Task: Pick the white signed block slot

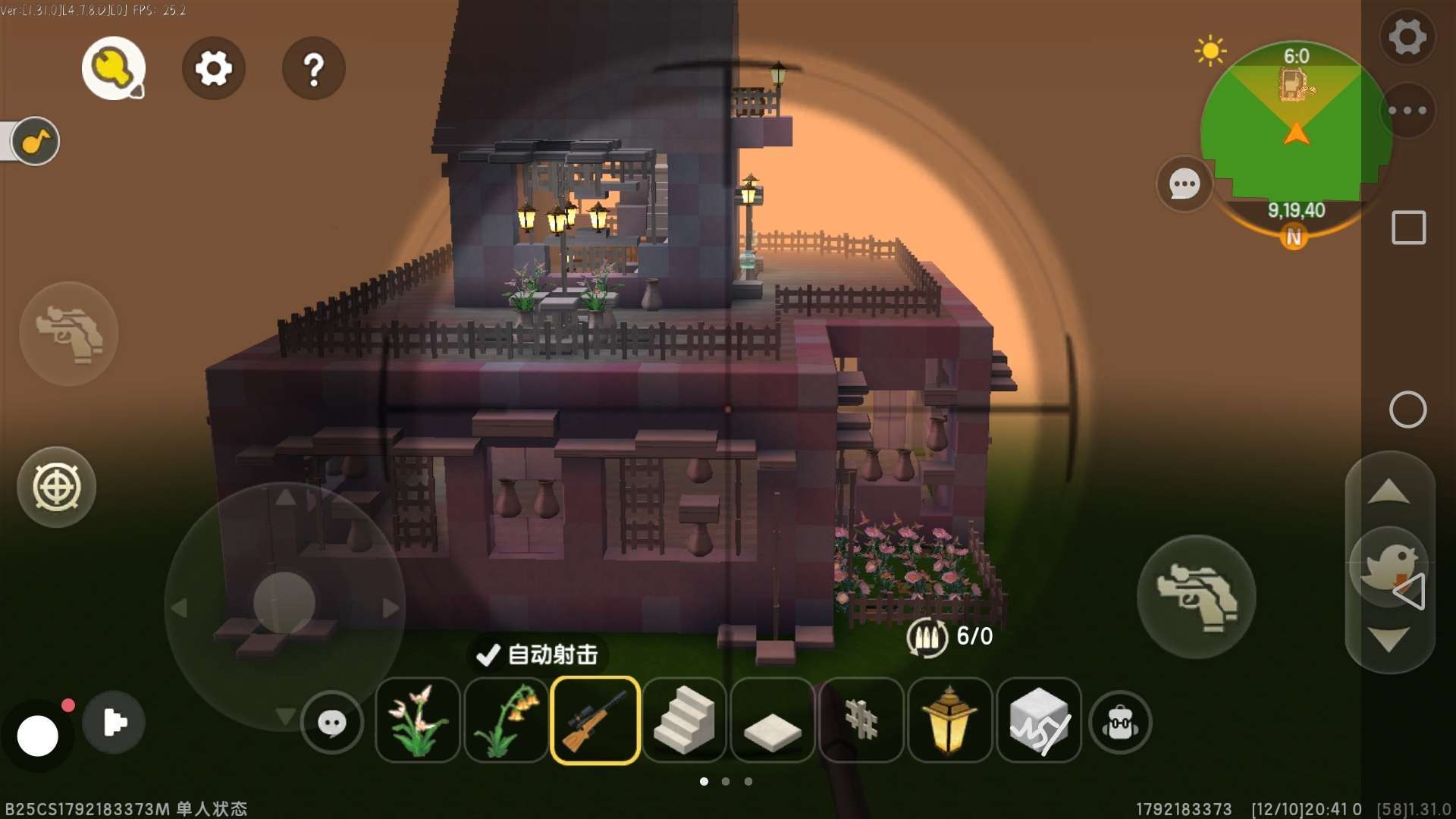Action: 1038,720
